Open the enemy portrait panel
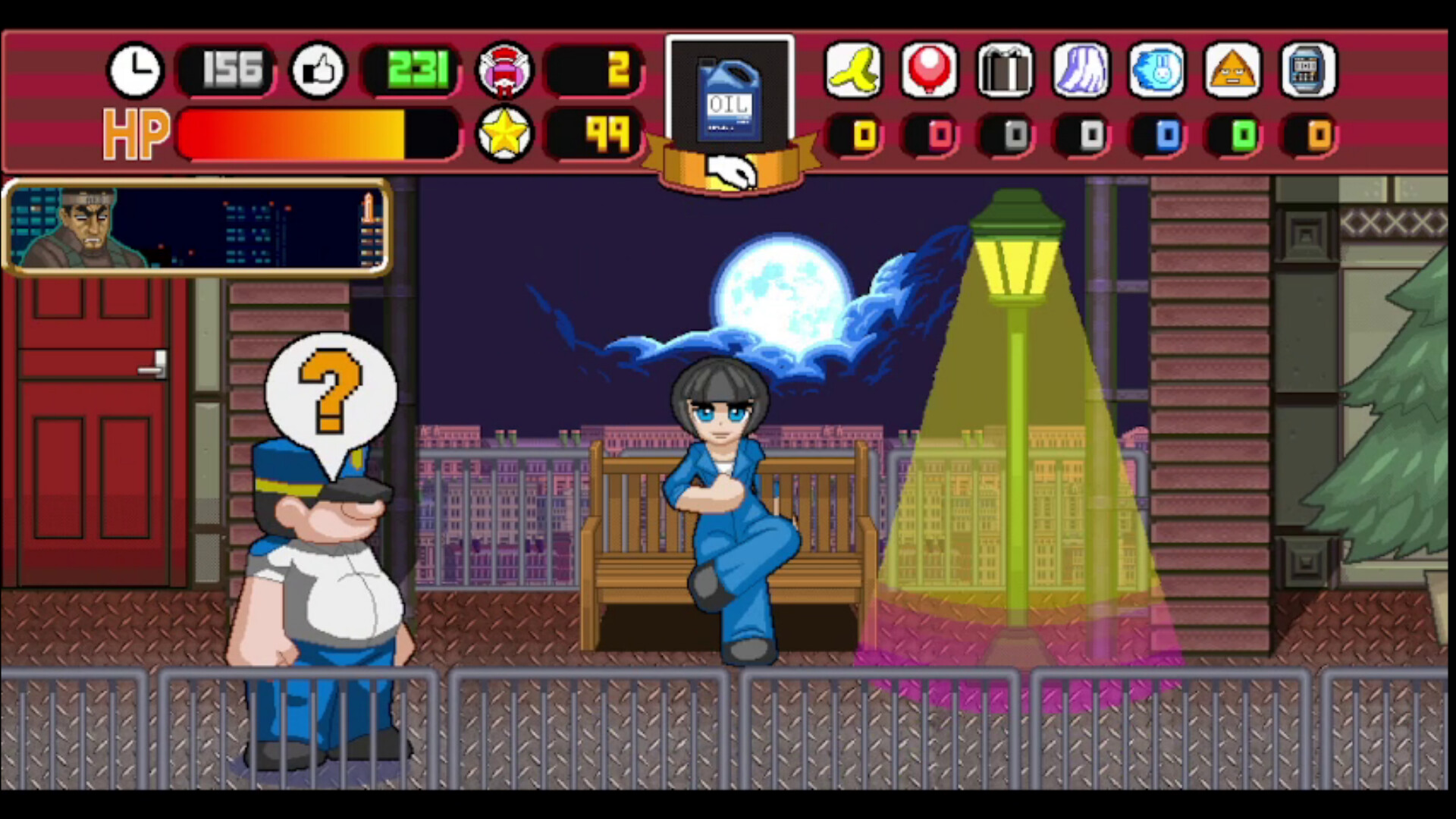This screenshot has height=819, width=1456. tap(196, 227)
